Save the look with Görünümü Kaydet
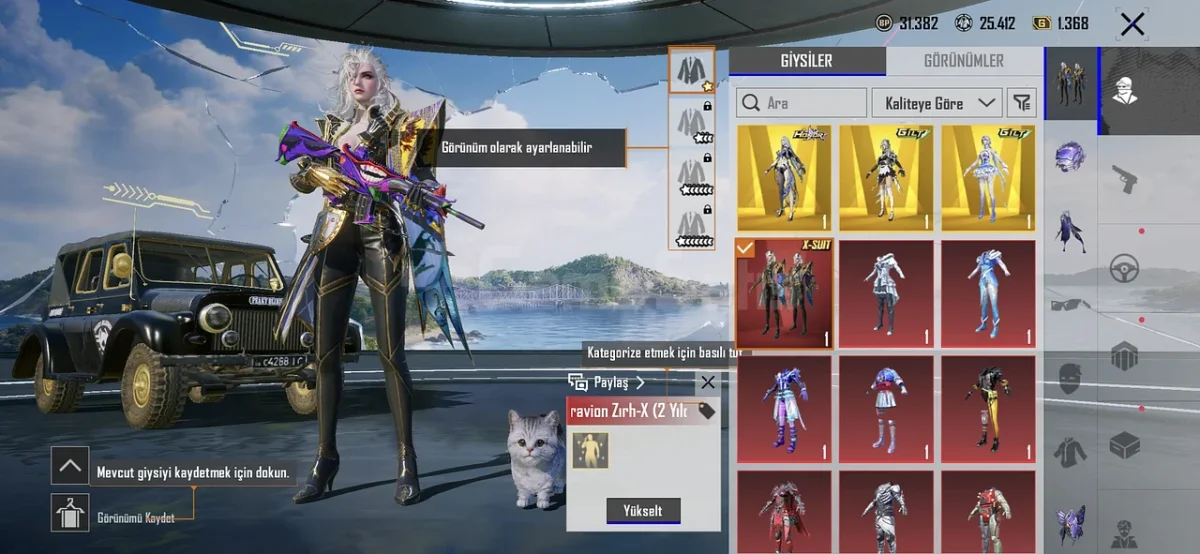Screen dimensions: 1200x554 [x=70, y=513]
